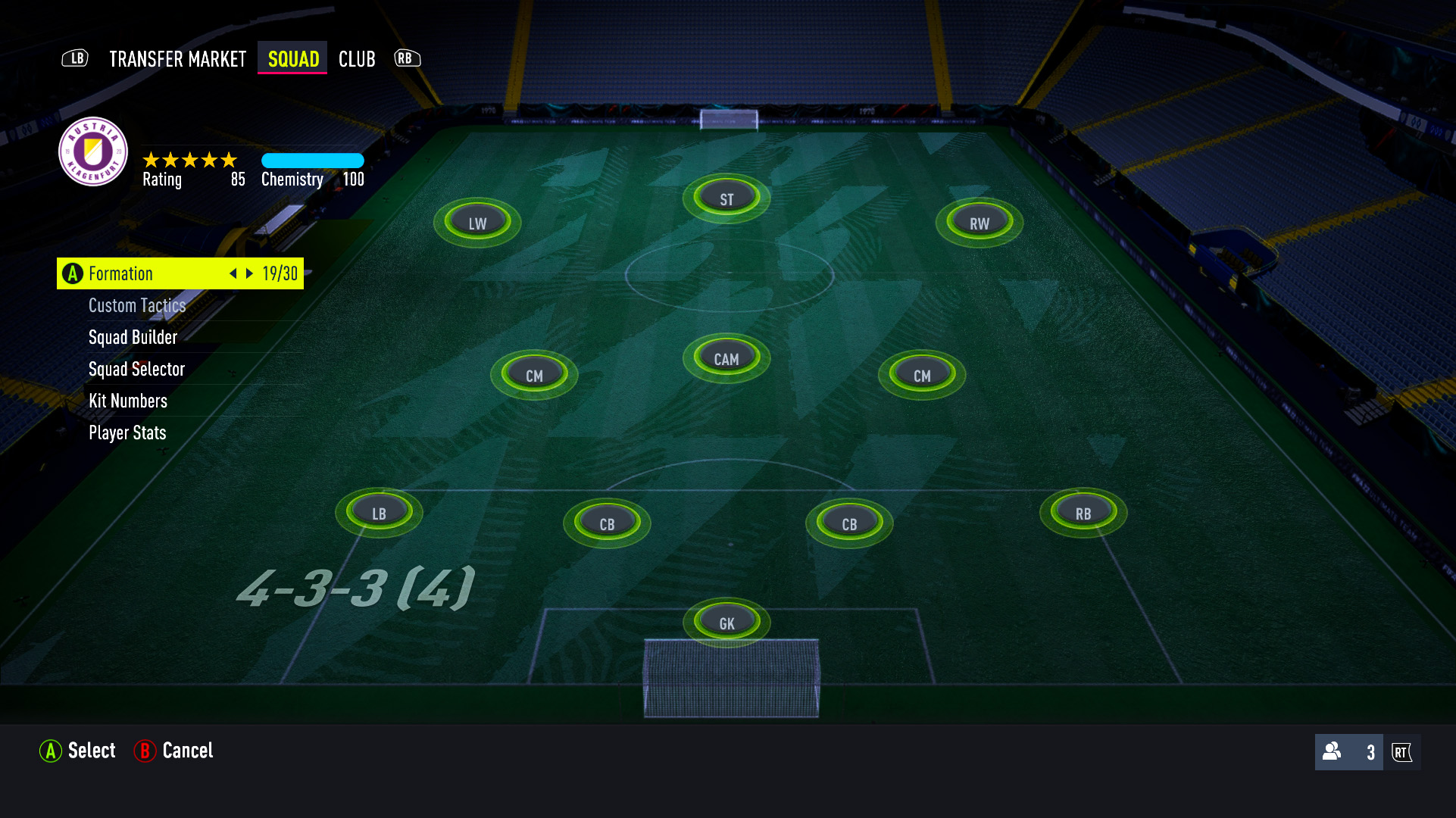Open Kit Numbers settings
1456x818 pixels.
tap(127, 401)
